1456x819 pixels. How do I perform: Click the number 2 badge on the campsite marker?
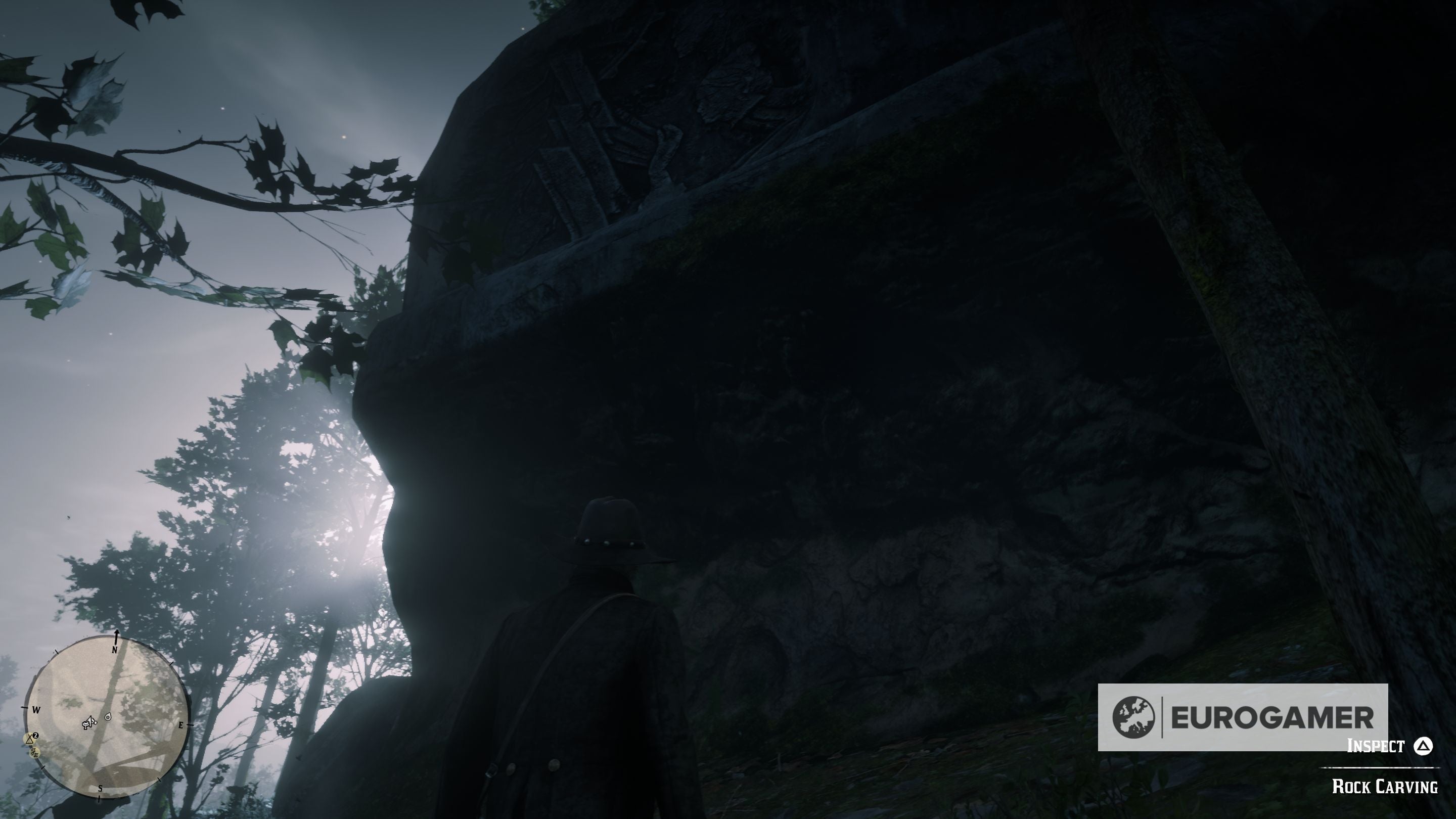36,736
